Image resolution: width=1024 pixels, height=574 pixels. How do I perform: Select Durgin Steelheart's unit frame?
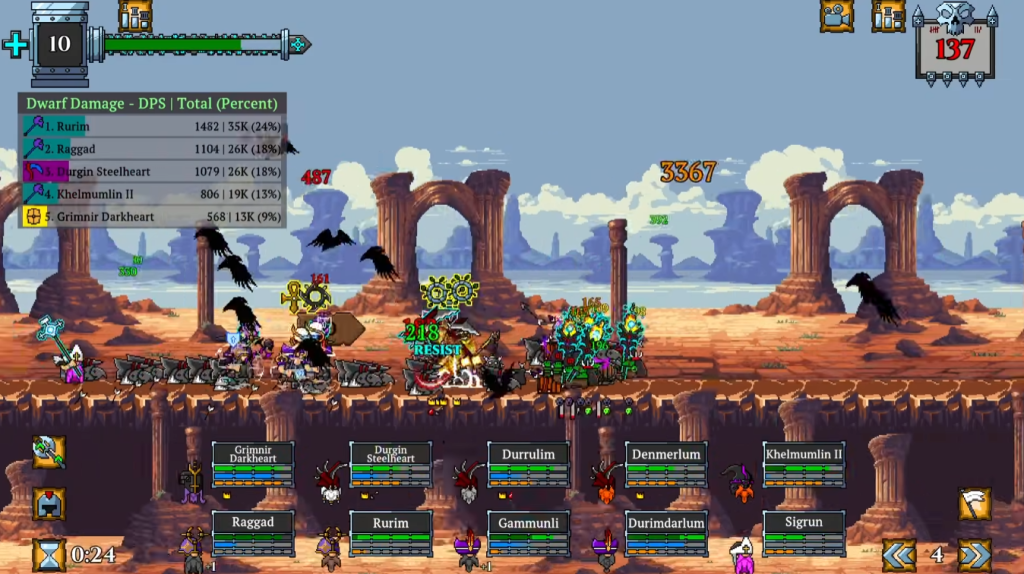coord(391,465)
